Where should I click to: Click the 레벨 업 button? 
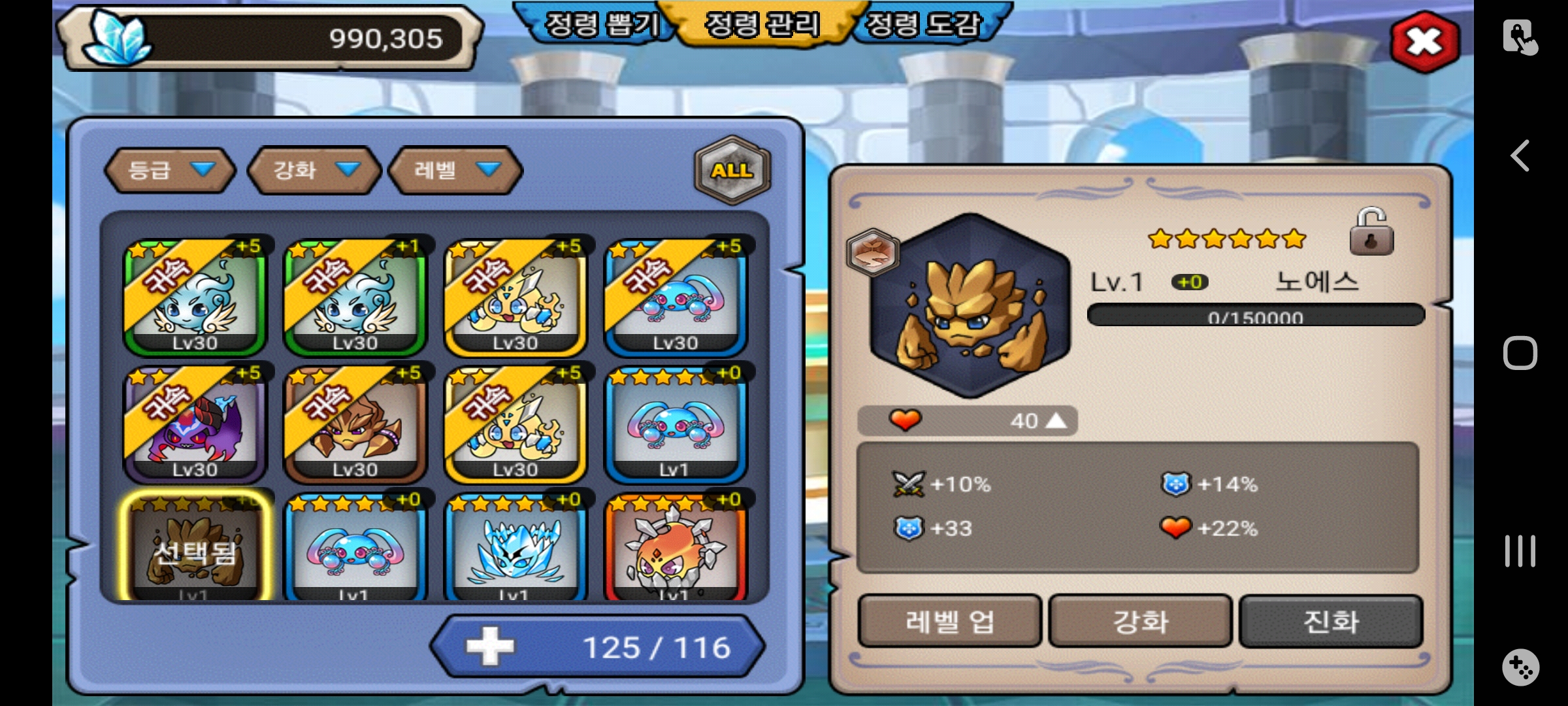pos(949,621)
